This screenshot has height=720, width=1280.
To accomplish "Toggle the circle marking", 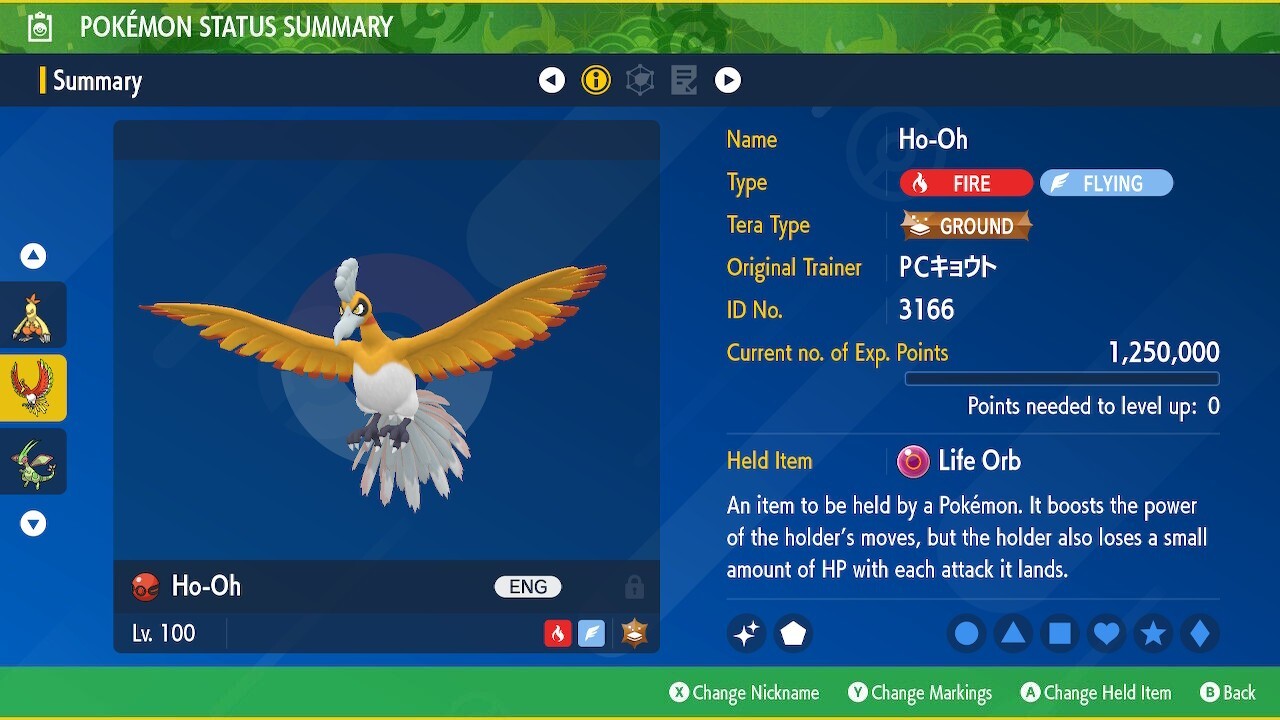I will coord(966,633).
